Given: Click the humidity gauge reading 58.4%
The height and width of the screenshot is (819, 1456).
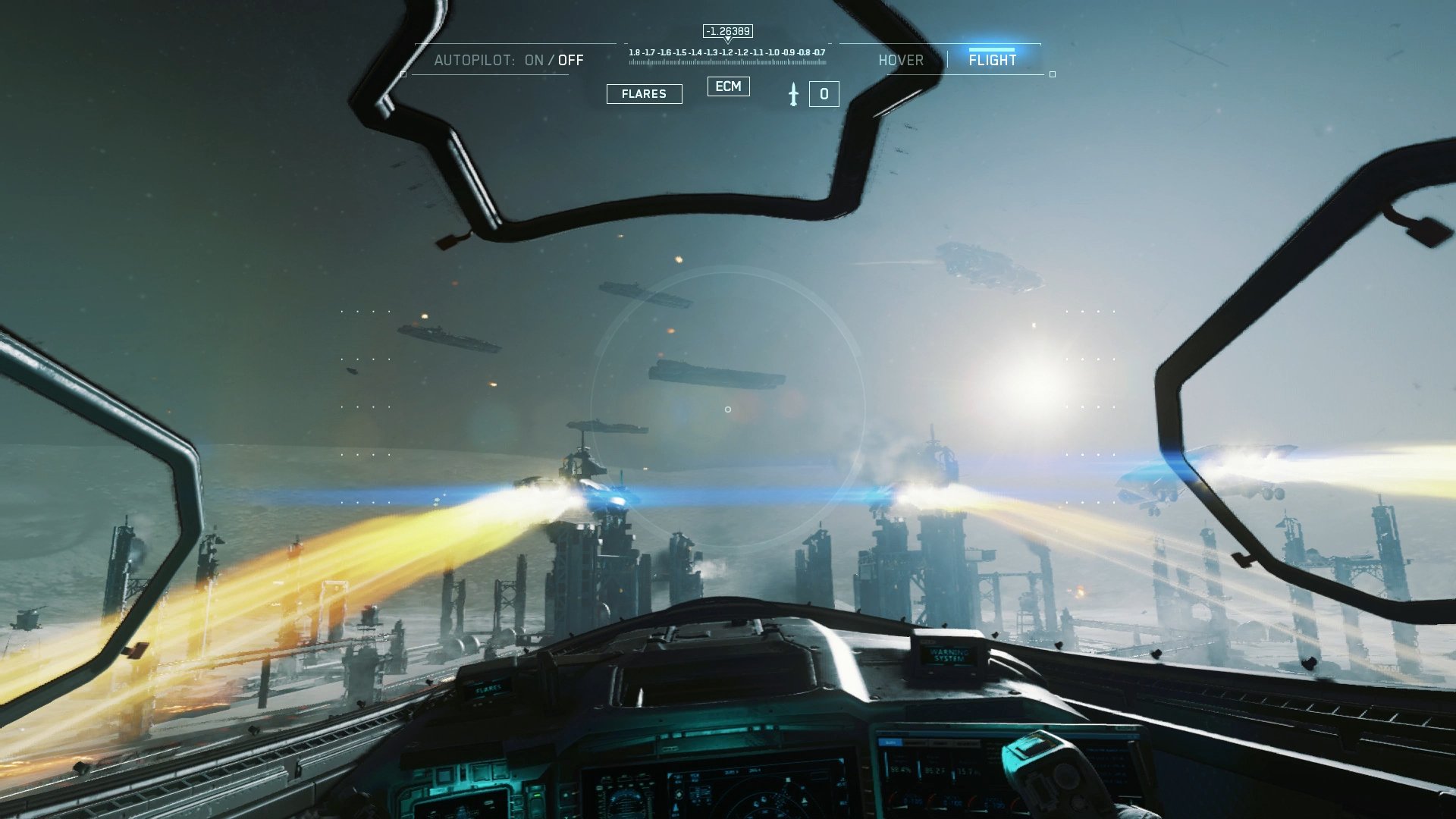Looking at the screenshot, I should (900, 771).
